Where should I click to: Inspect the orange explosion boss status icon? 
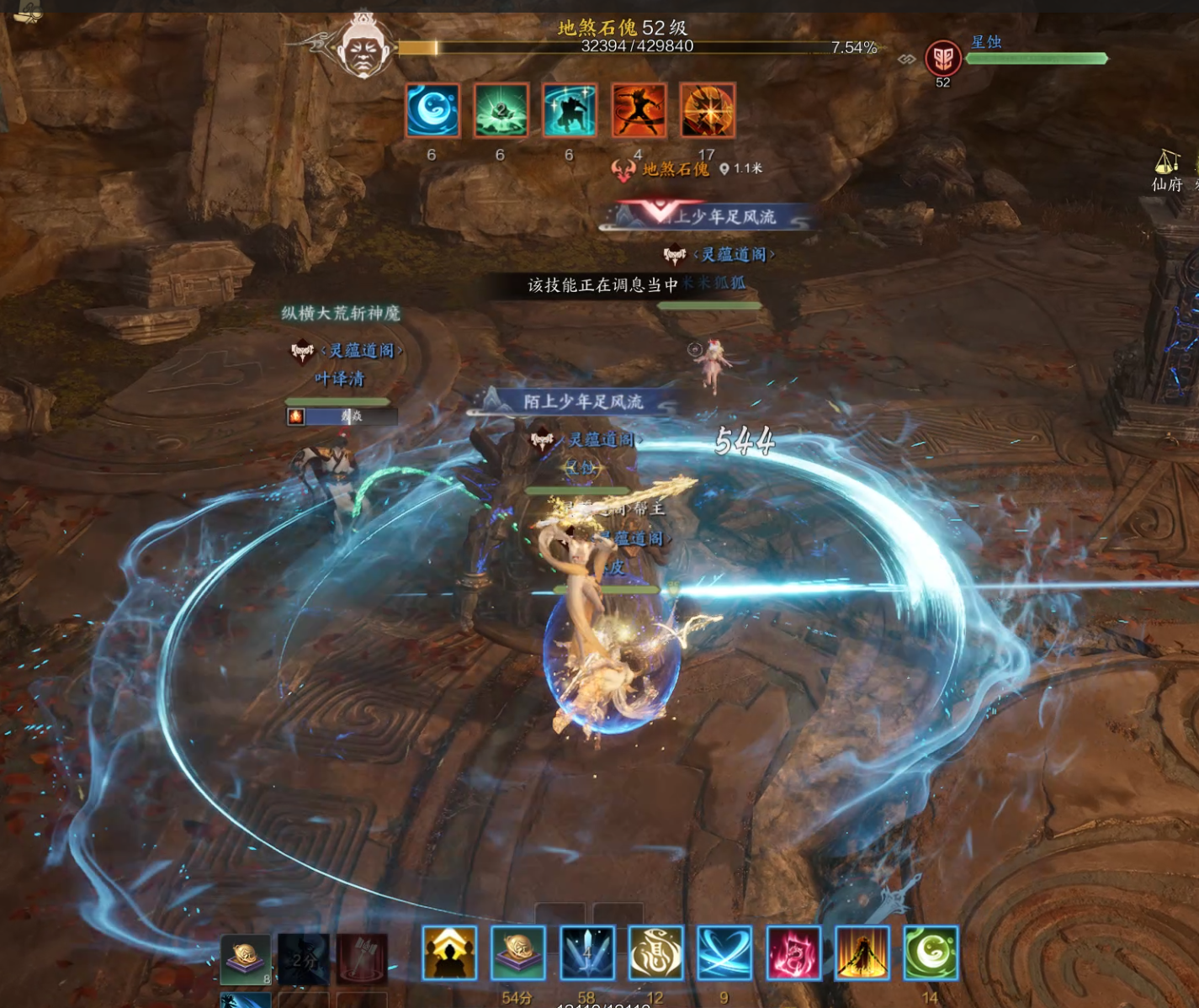point(708,110)
